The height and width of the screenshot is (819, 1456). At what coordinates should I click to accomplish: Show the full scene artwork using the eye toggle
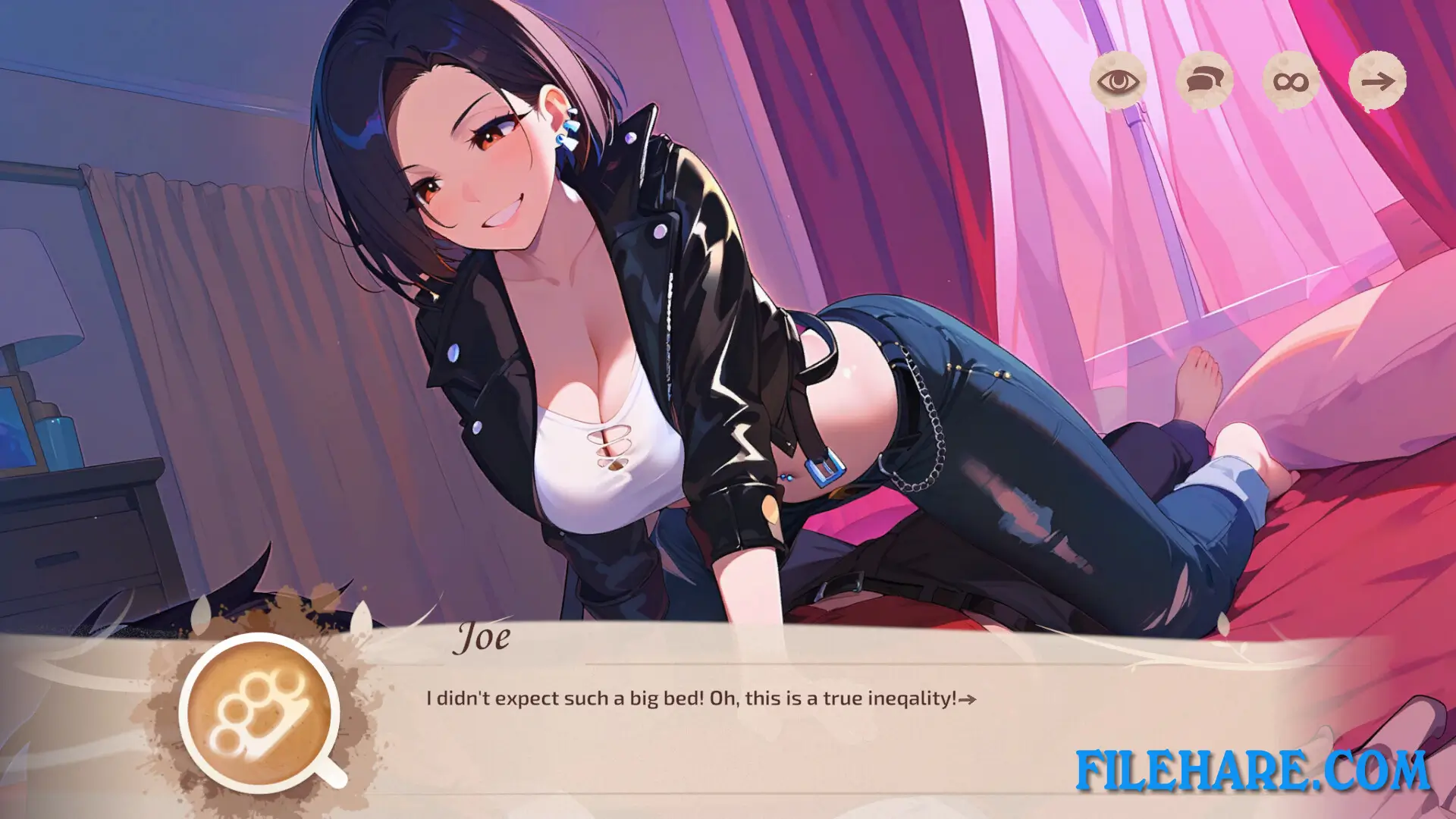point(1117,83)
